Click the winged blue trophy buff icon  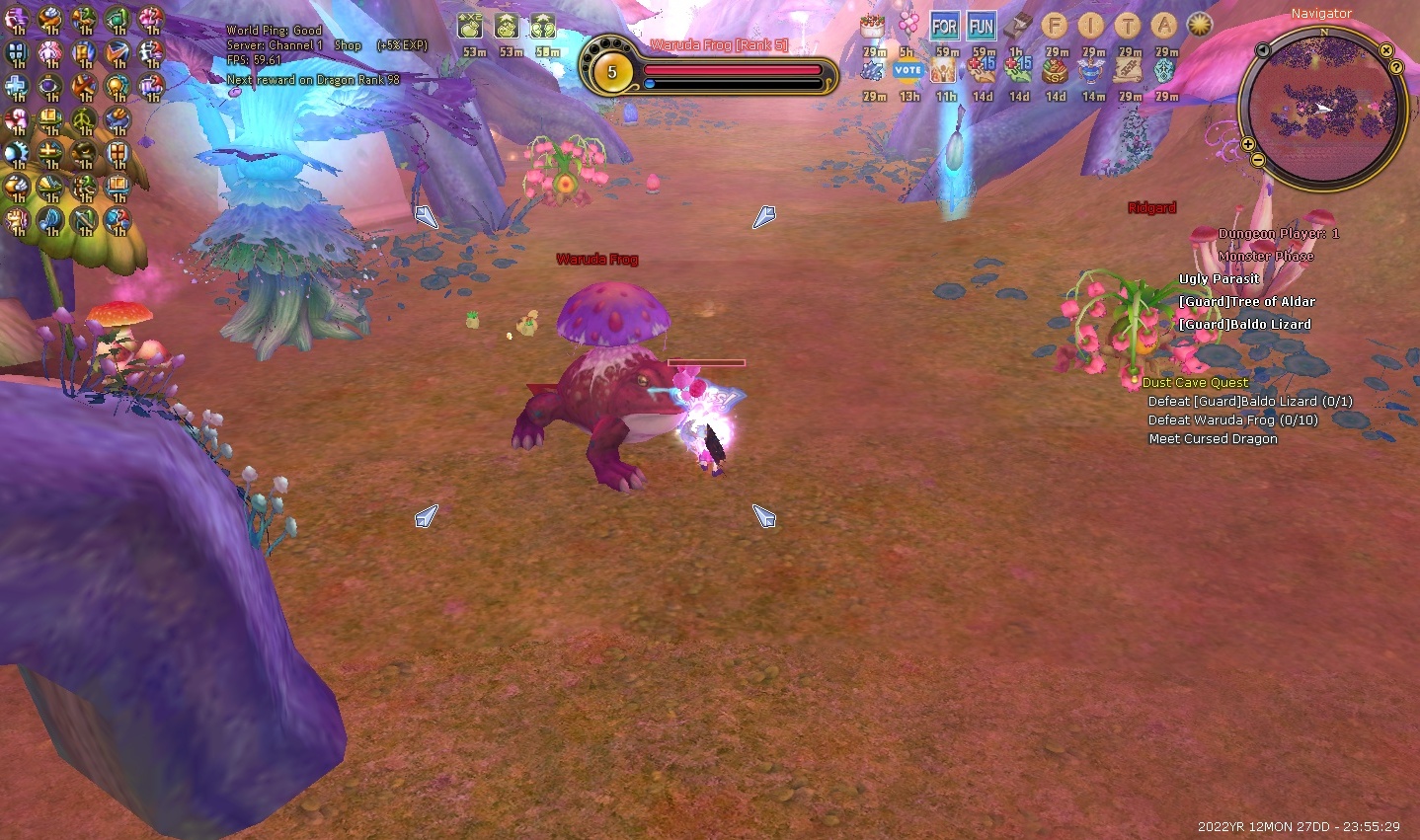[x=1092, y=70]
